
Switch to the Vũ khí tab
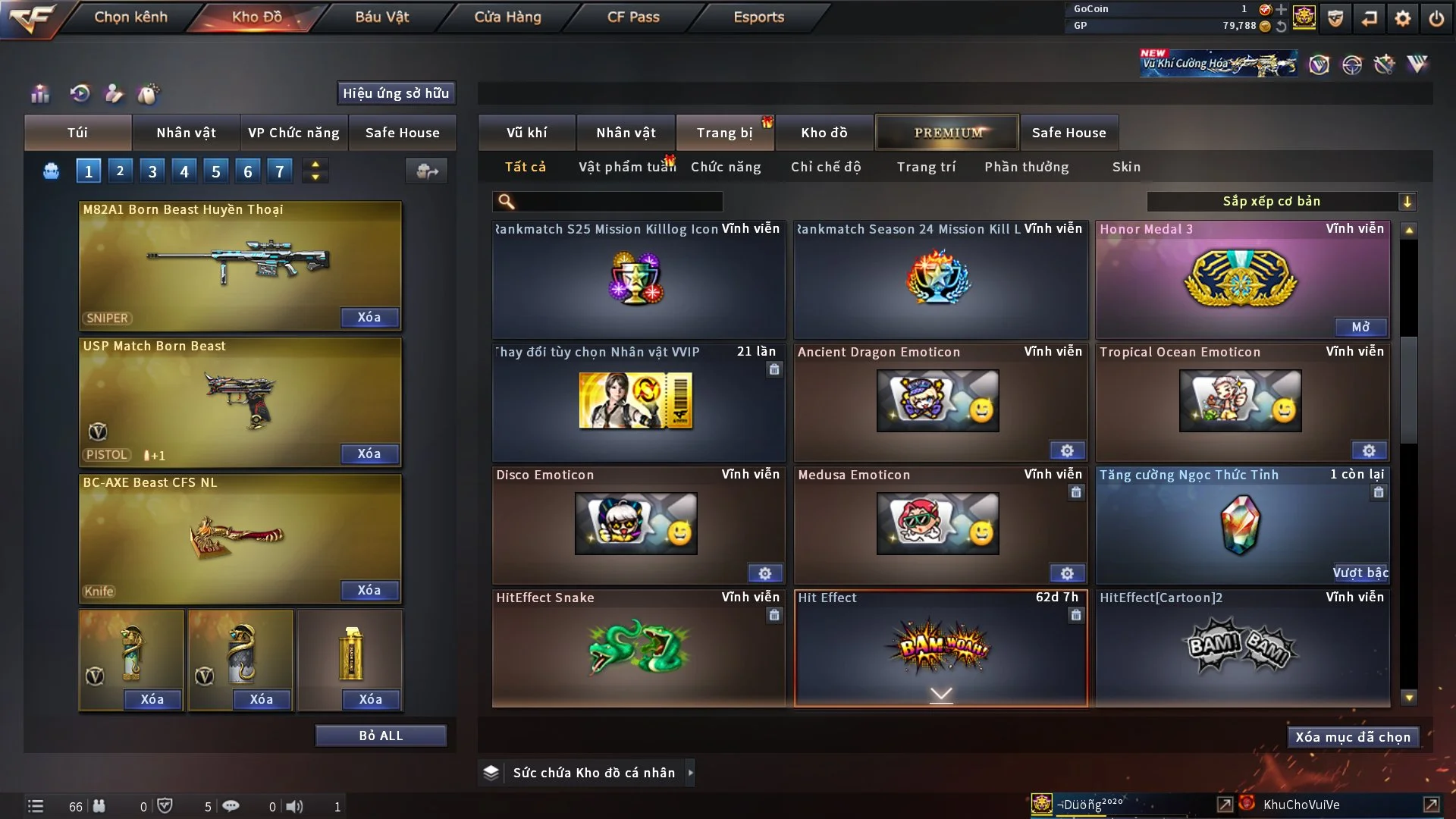526,133
